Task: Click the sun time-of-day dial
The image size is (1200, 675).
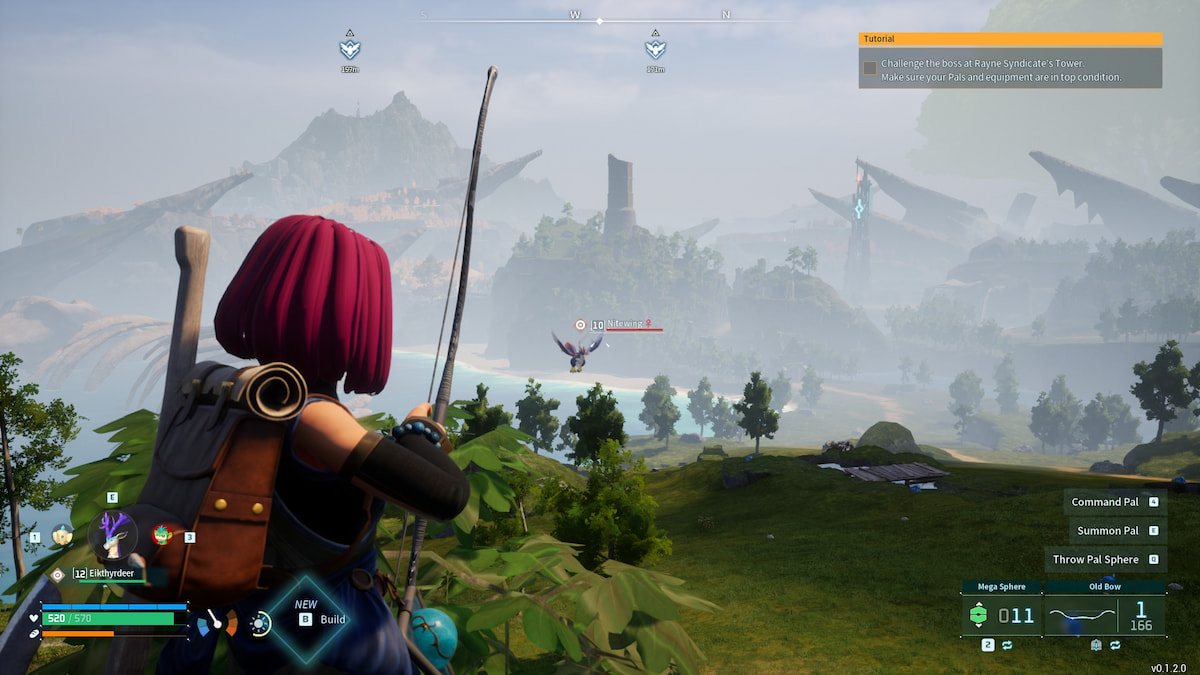Action: tap(260, 624)
